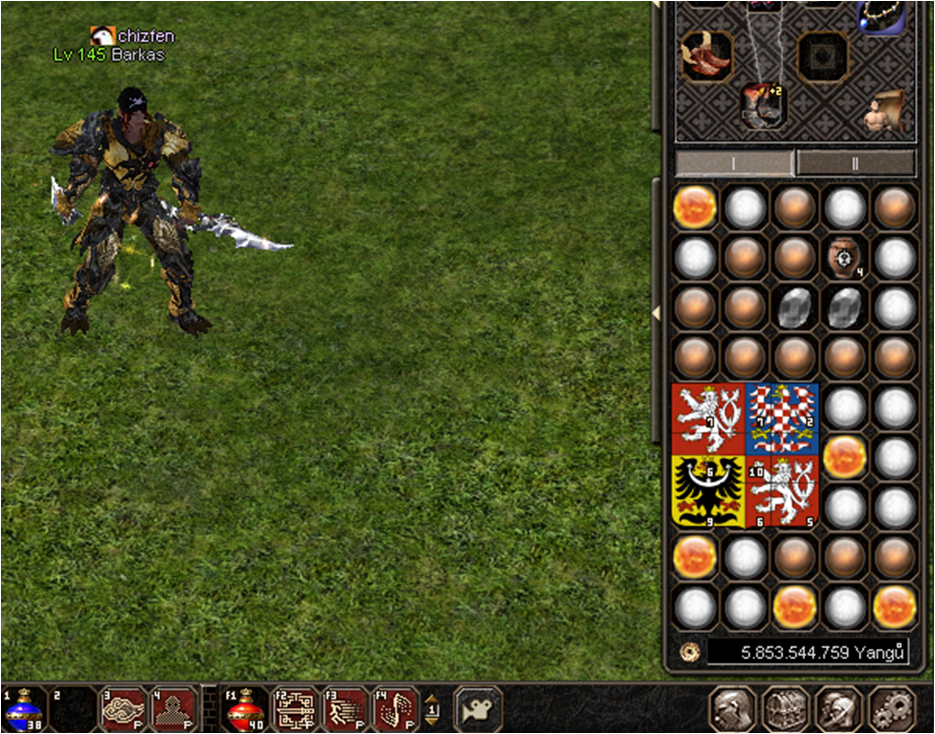The height and width of the screenshot is (734, 935).
Task: Select the warrior scroll costume slot
Action: [x=885, y=112]
